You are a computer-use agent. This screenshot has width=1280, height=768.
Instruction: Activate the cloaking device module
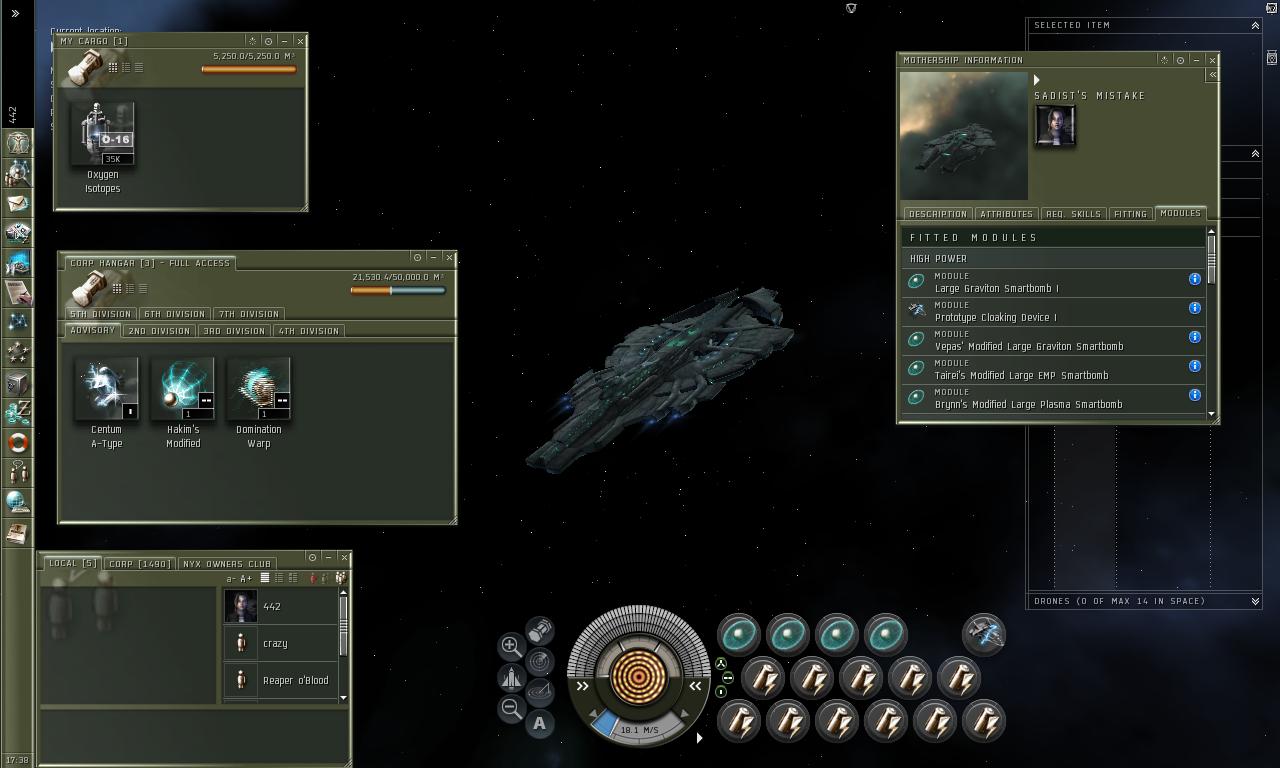click(984, 634)
